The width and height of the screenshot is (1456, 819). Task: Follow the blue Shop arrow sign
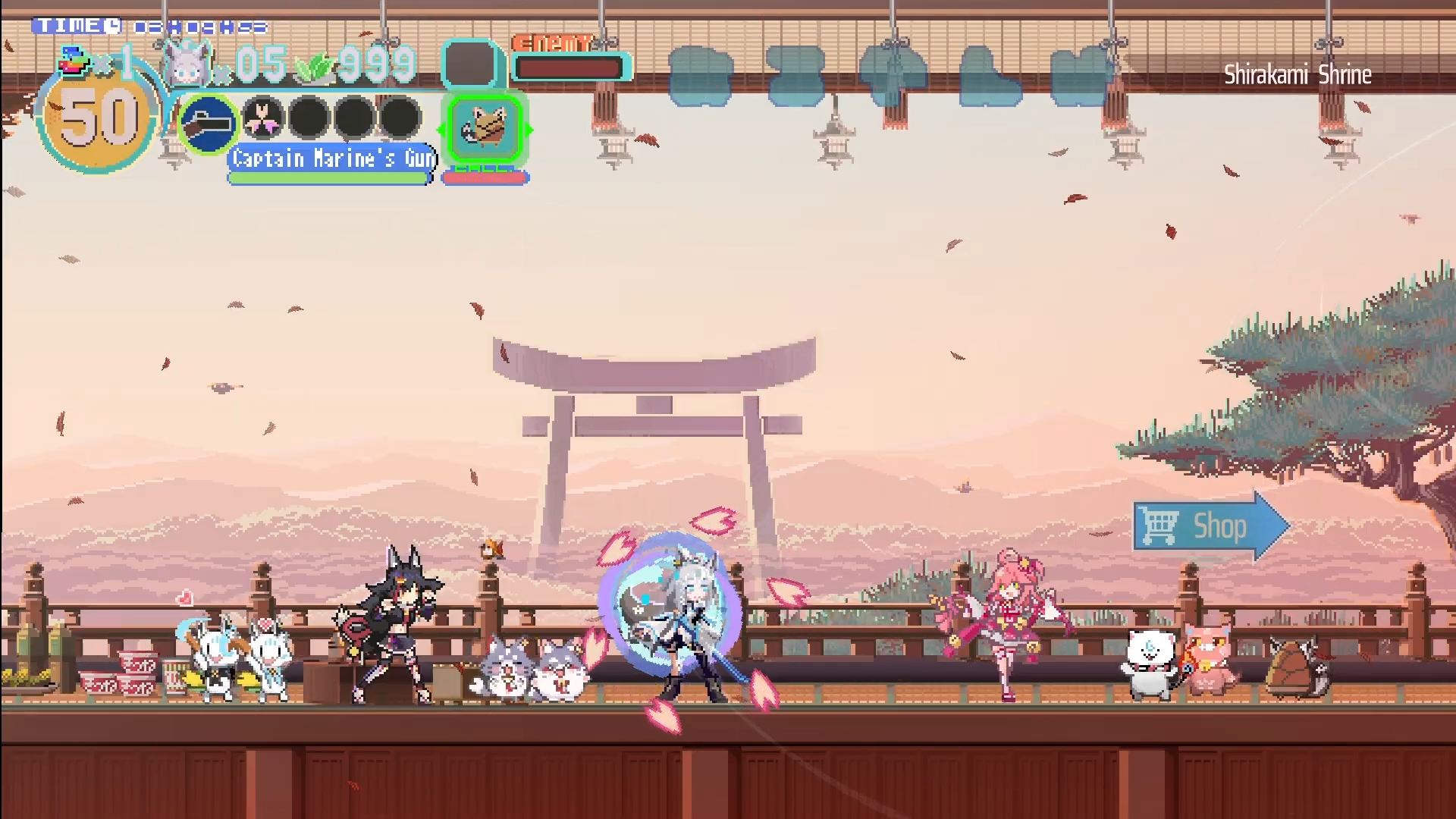tap(1210, 526)
